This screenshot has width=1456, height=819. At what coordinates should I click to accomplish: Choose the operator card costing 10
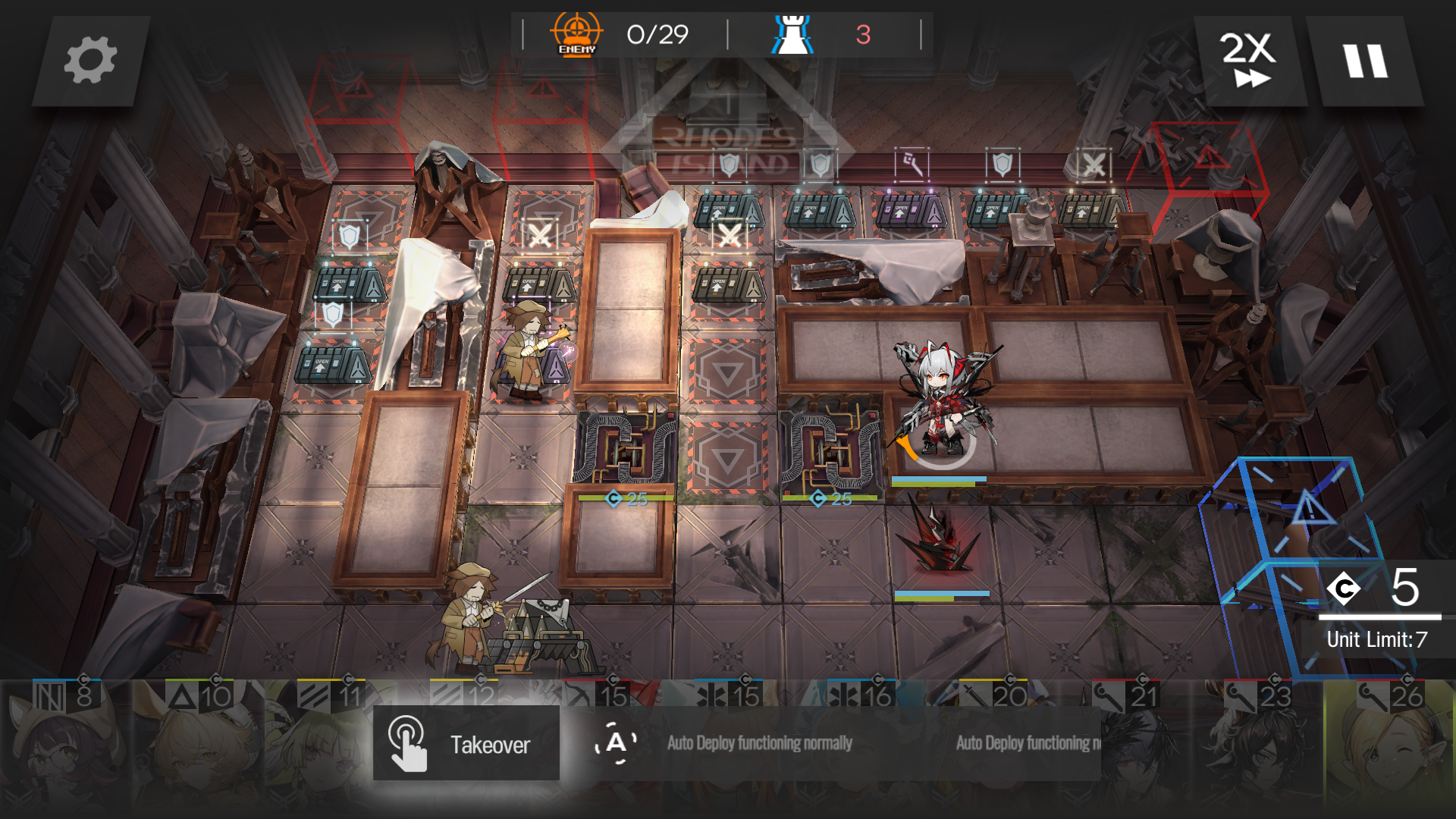coord(197,747)
